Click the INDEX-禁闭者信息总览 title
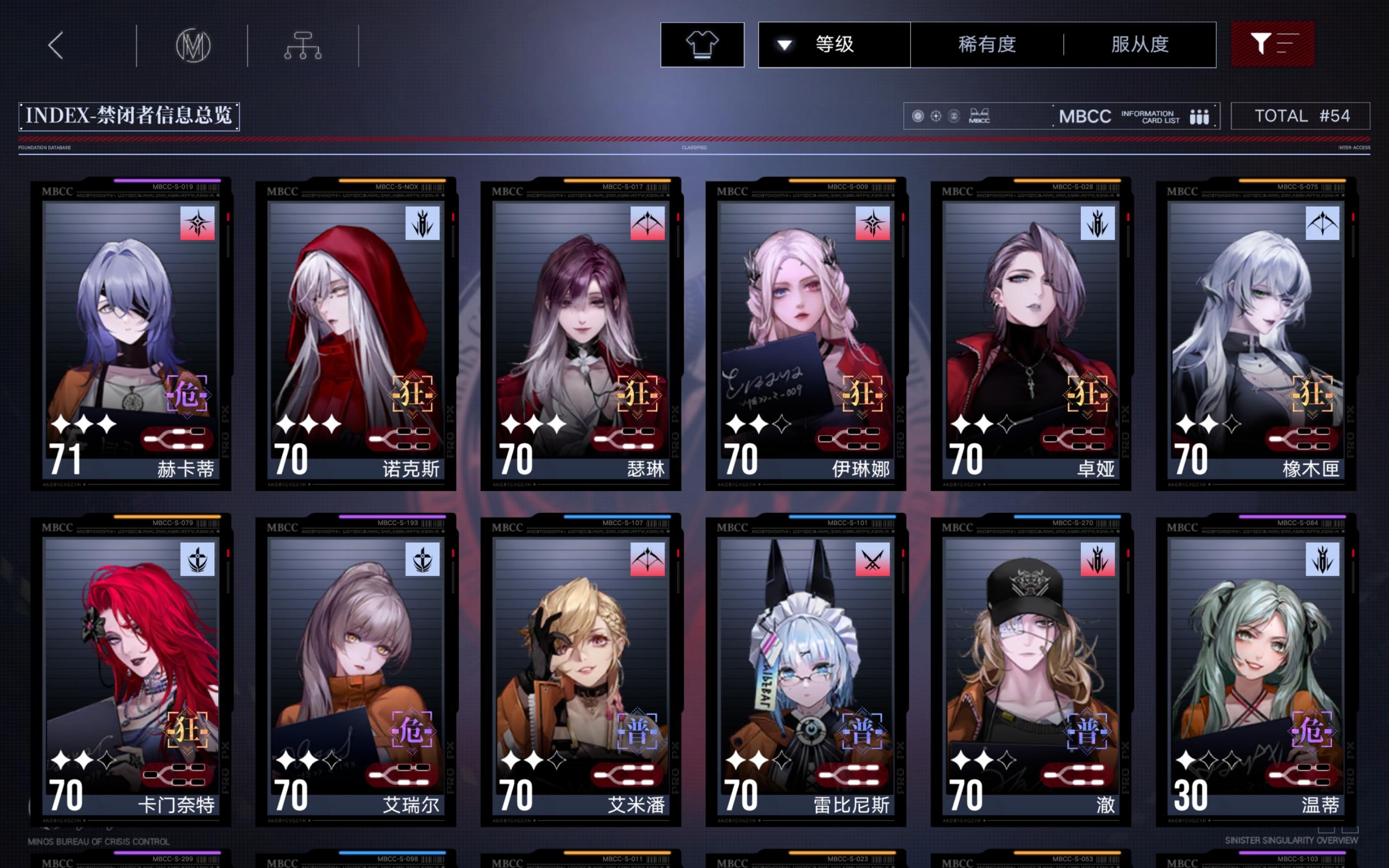Image resolution: width=1389 pixels, height=868 pixels. 130,116
